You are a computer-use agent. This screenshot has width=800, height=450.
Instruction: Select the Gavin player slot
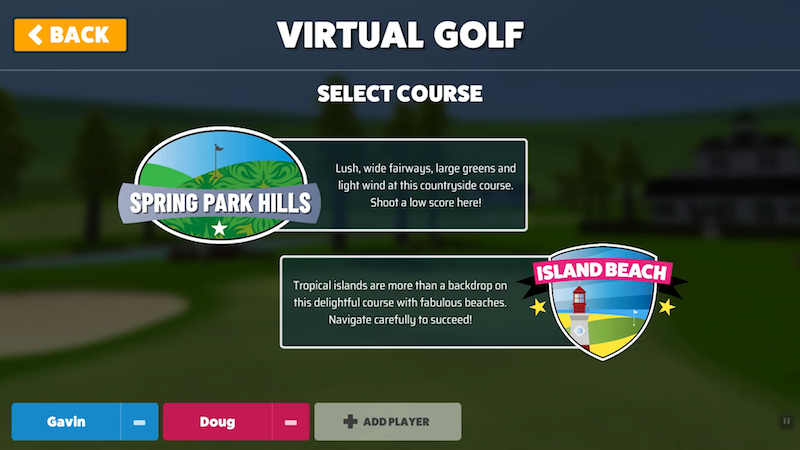pyautogui.click(x=66, y=422)
